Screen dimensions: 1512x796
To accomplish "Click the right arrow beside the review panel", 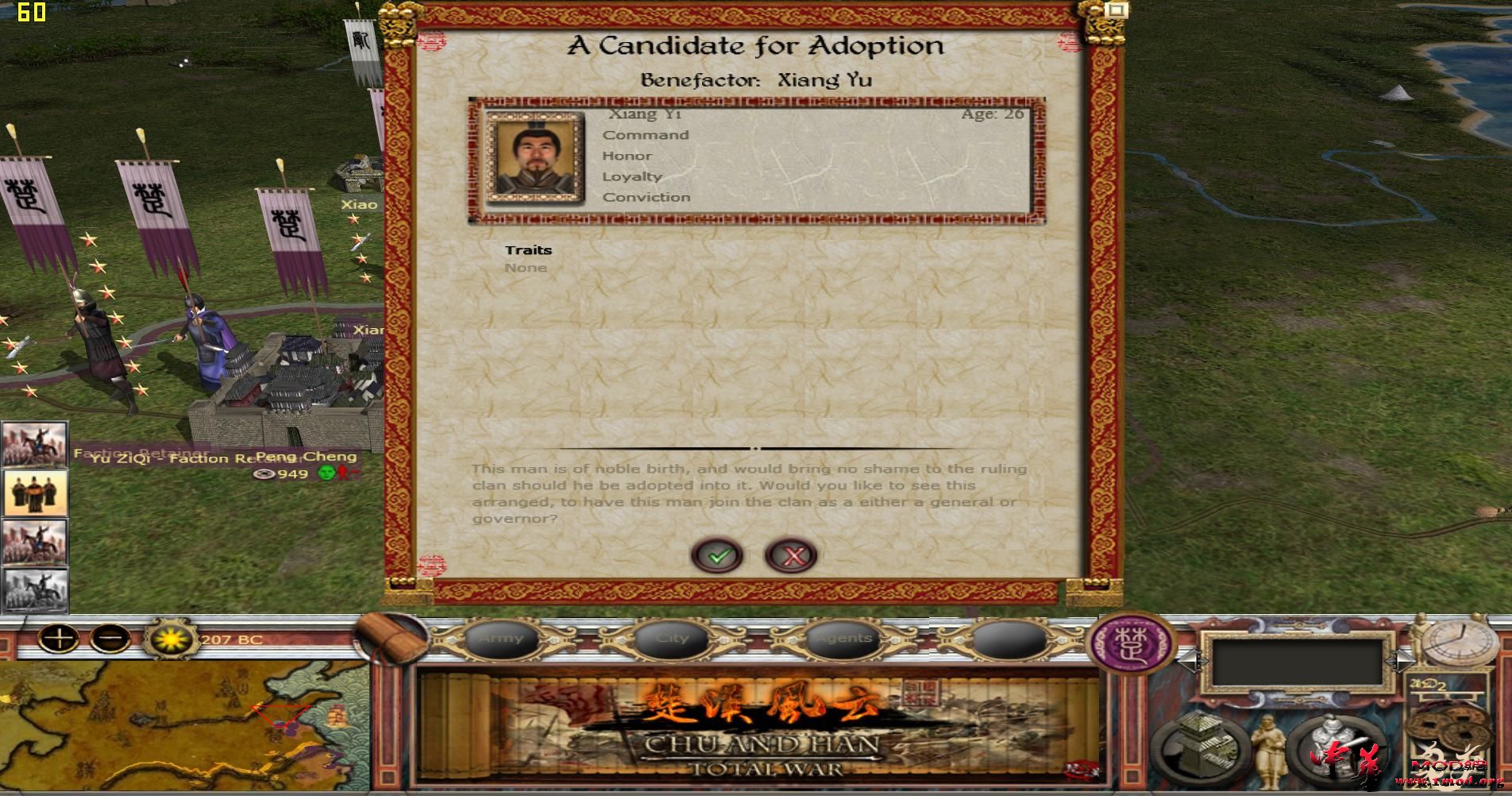I will (x=1402, y=662).
